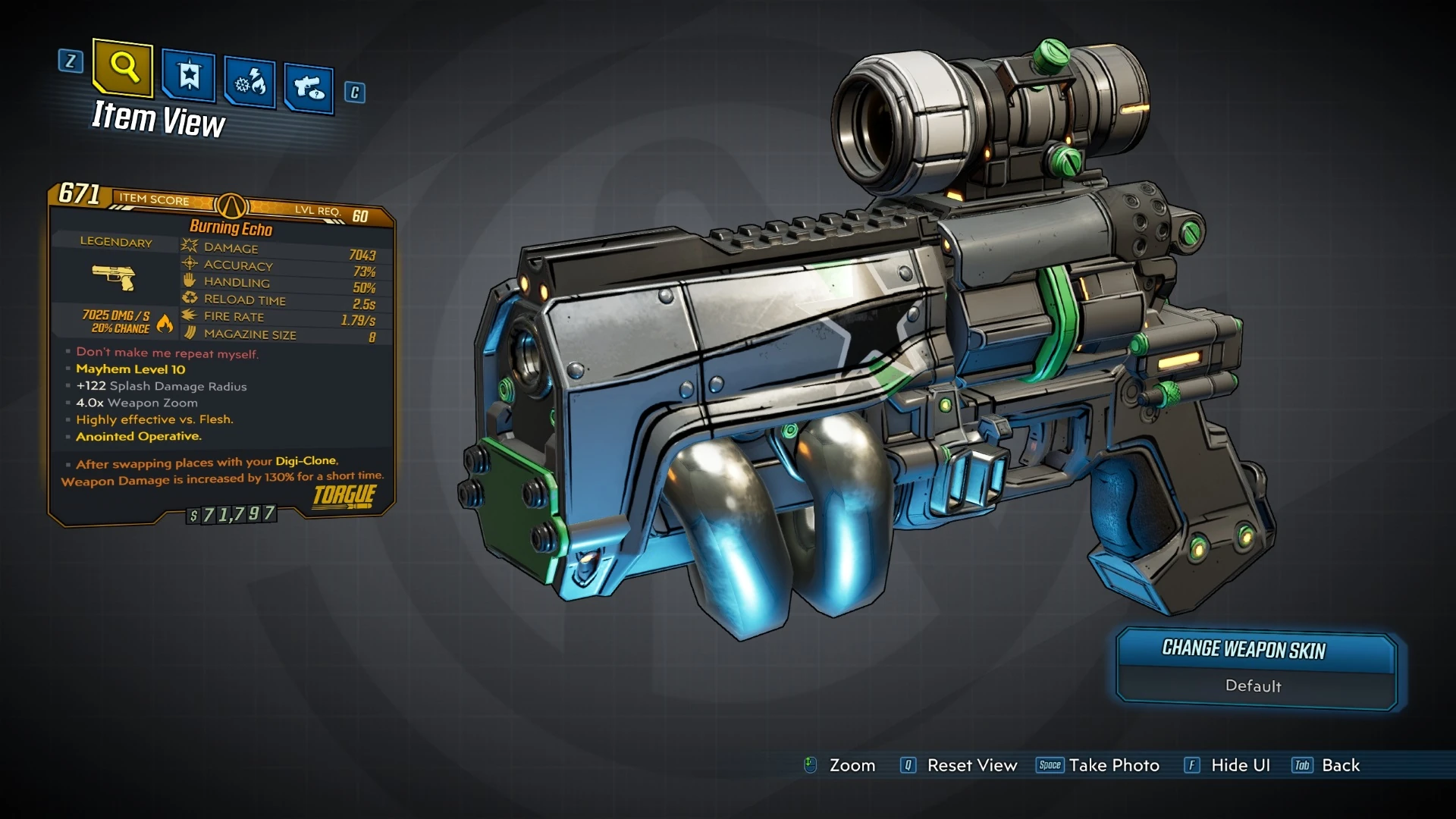Open the gear and flame tab
This screenshot has height=819, width=1456.
tap(249, 82)
